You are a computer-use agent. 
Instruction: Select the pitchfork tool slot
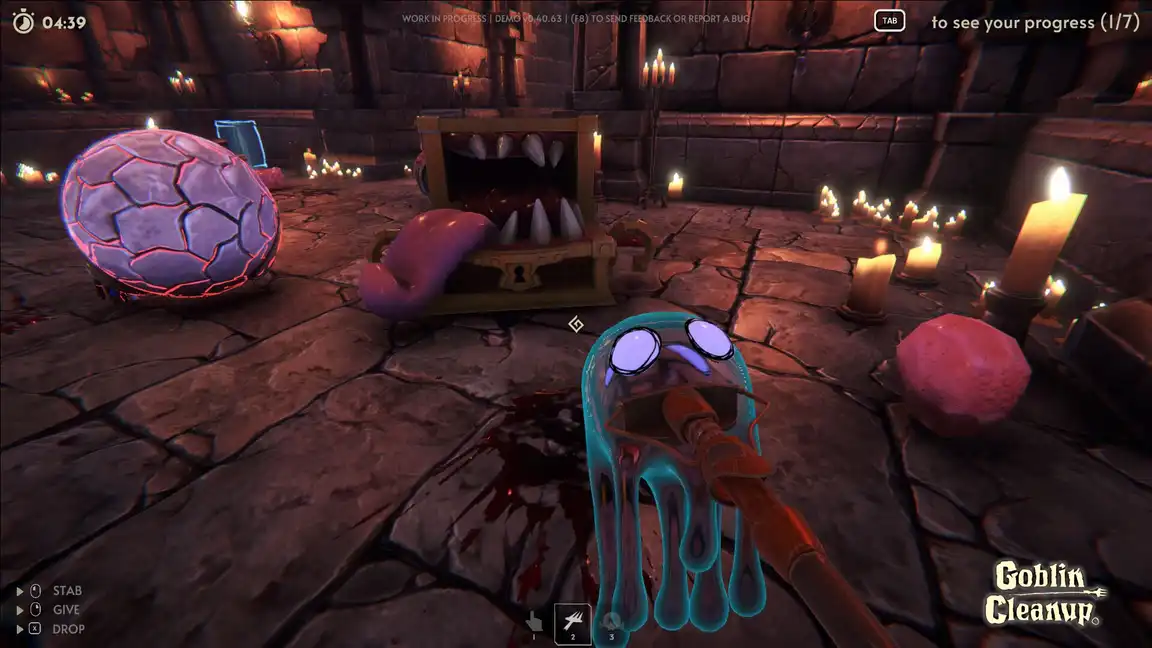[573, 623]
